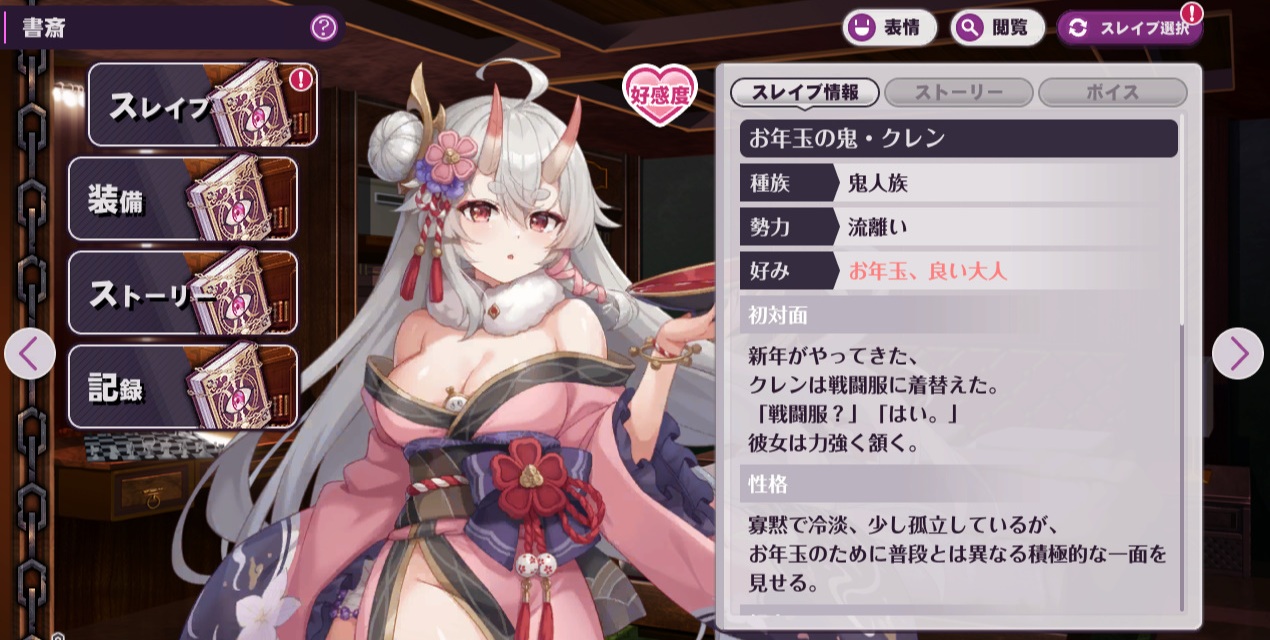Viewport: 1270px width, 640px height.
Task: Activate the 閲覧 viewing button
Action: click(x=996, y=28)
